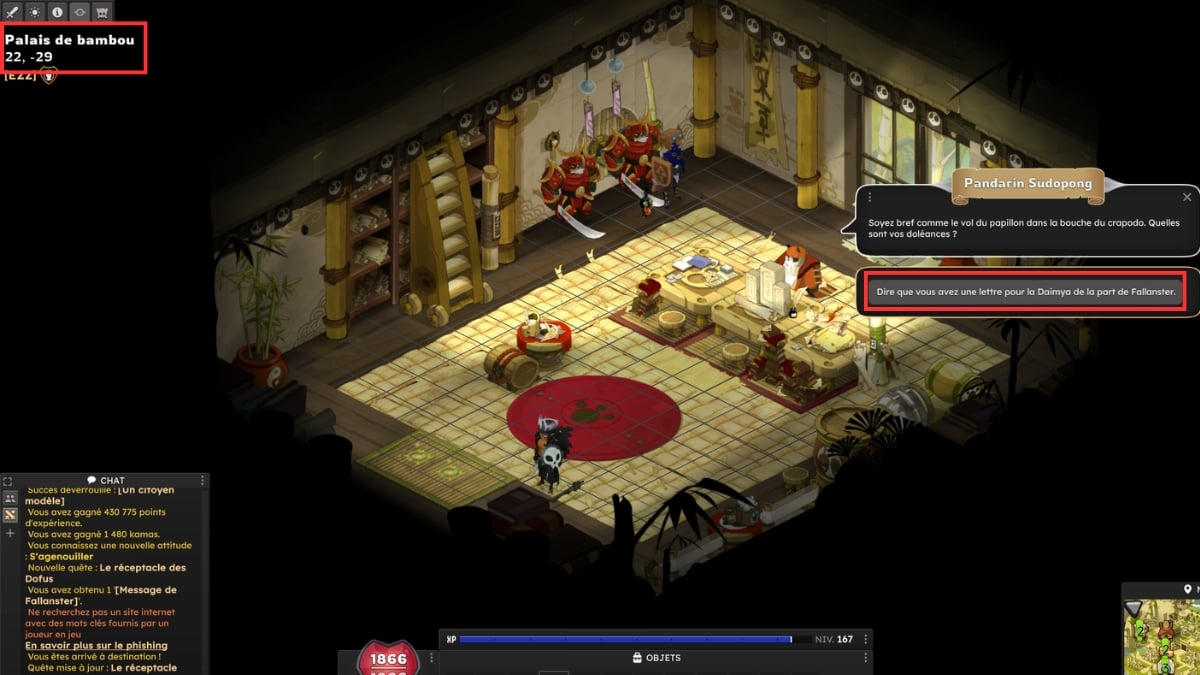Toggle the eye visibility icon
Viewport: 1200px width, 675px height.
pos(80,12)
